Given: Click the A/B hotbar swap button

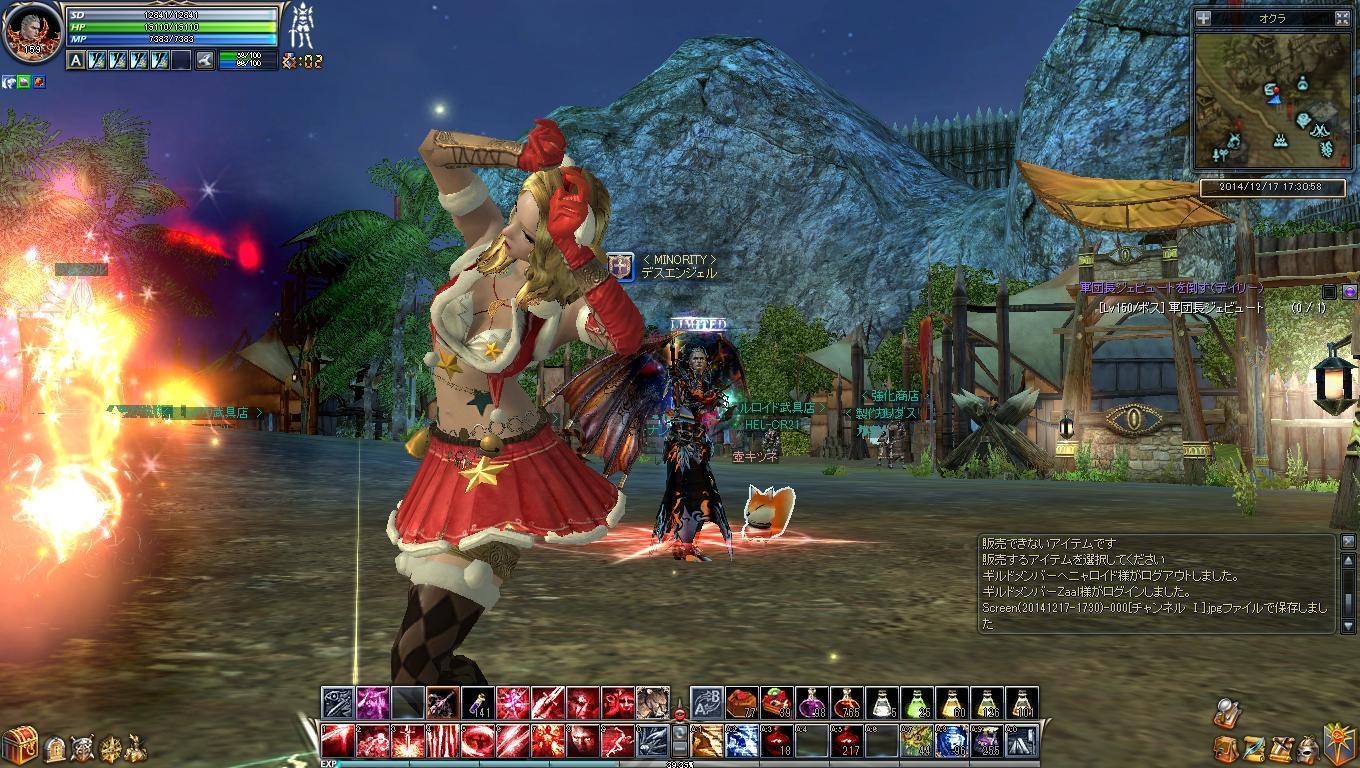Looking at the screenshot, I should [x=707, y=704].
